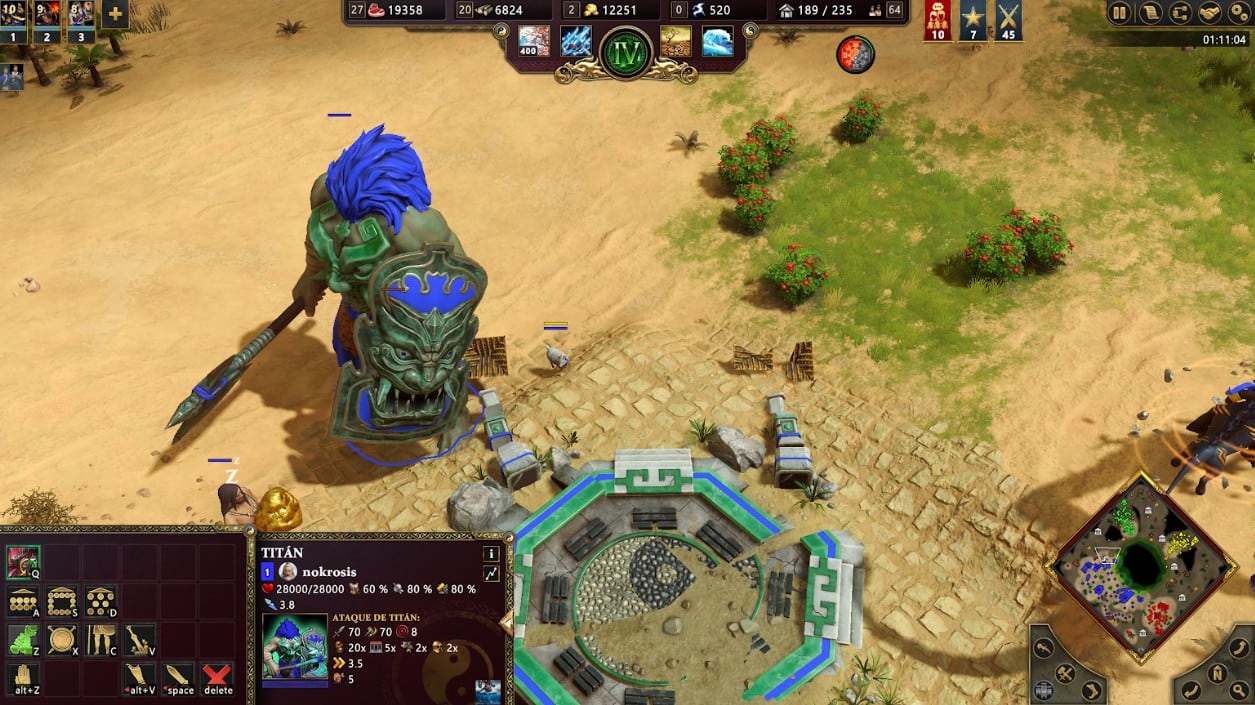
Task: Click the magnifying glass minimap button
Action: [x=1241, y=690]
